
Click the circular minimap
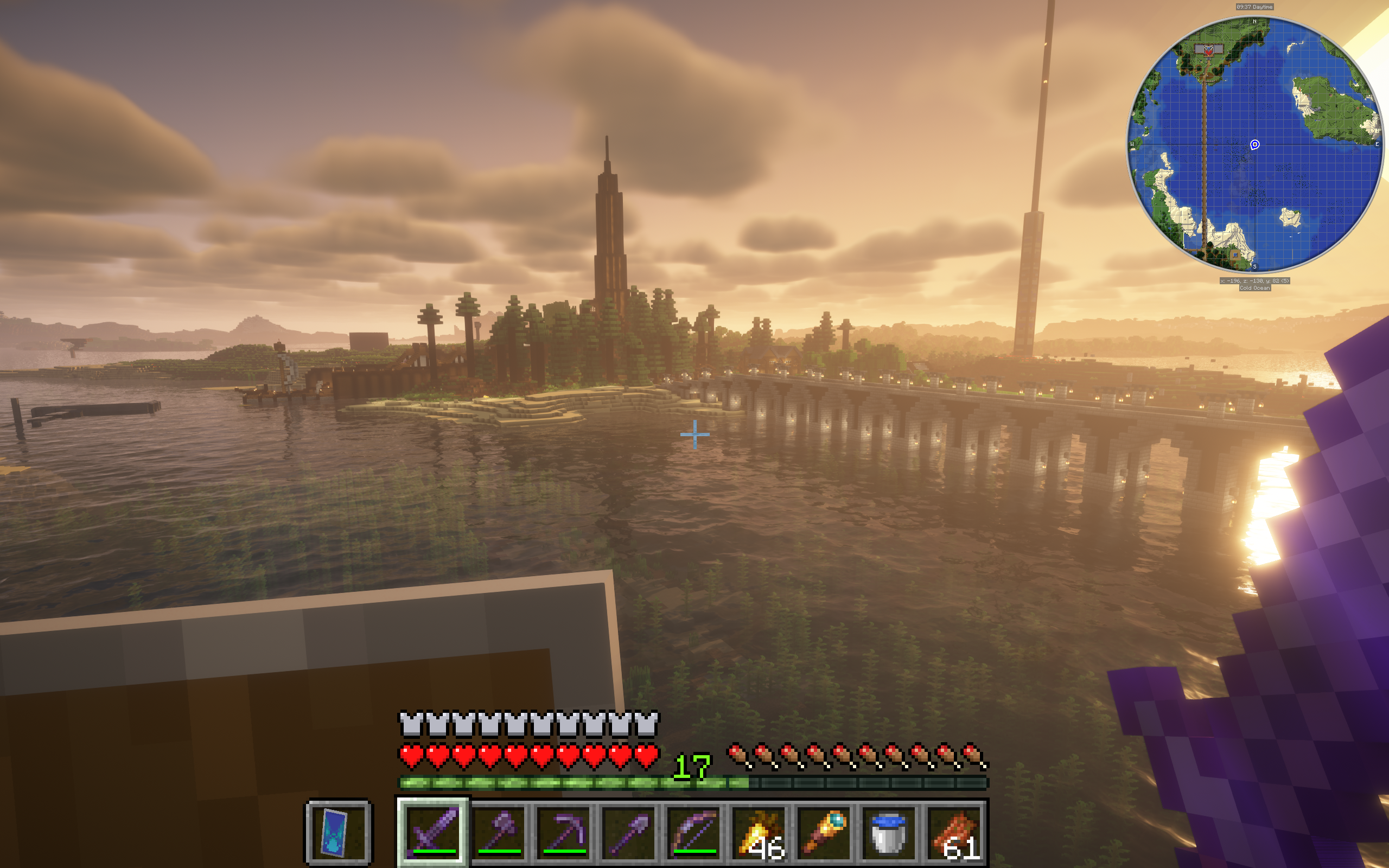click(x=1254, y=145)
